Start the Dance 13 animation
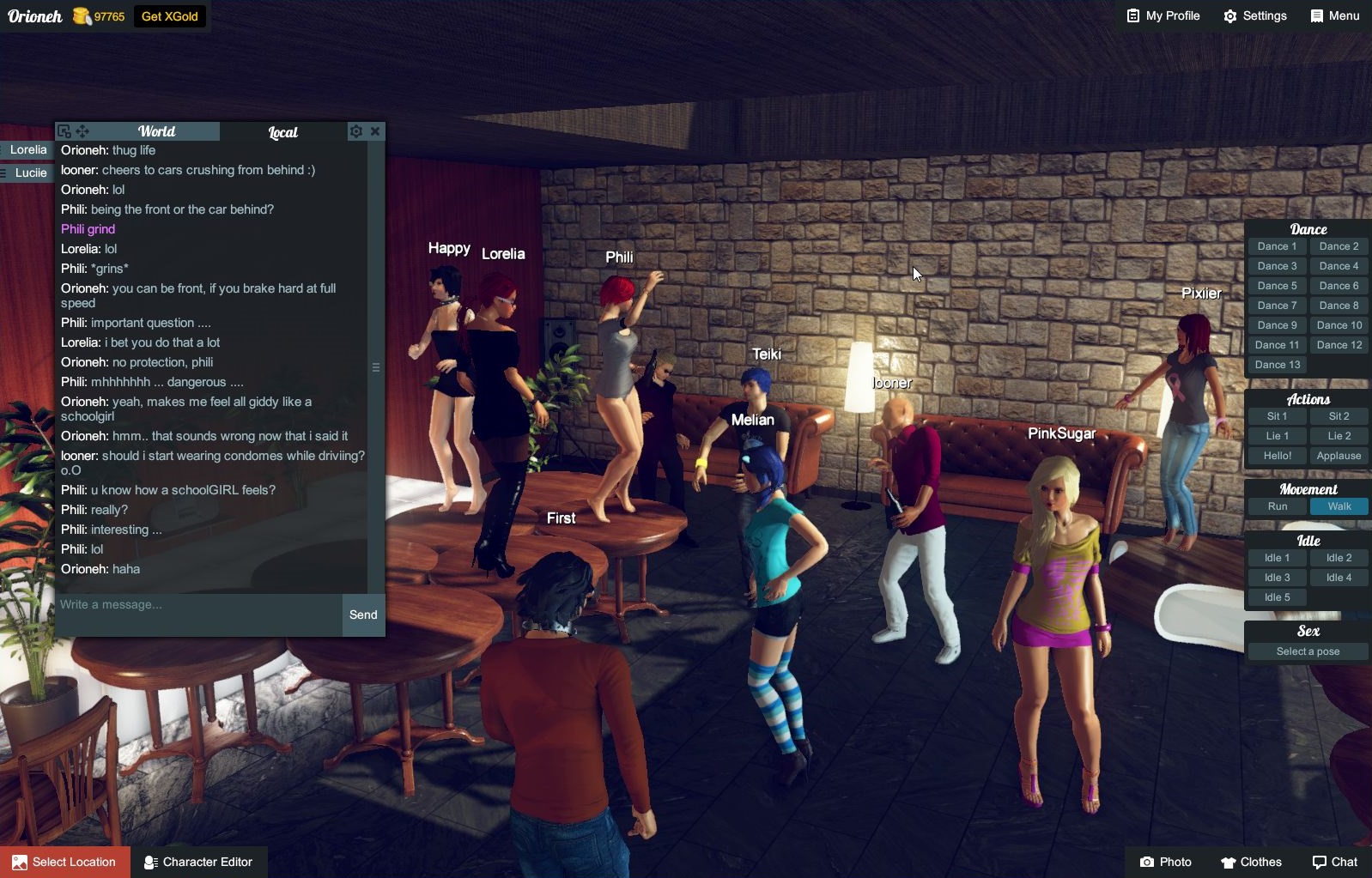The width and height of the screenshot is (1372, 878). pyautogui.click(x=1277, y=365)
